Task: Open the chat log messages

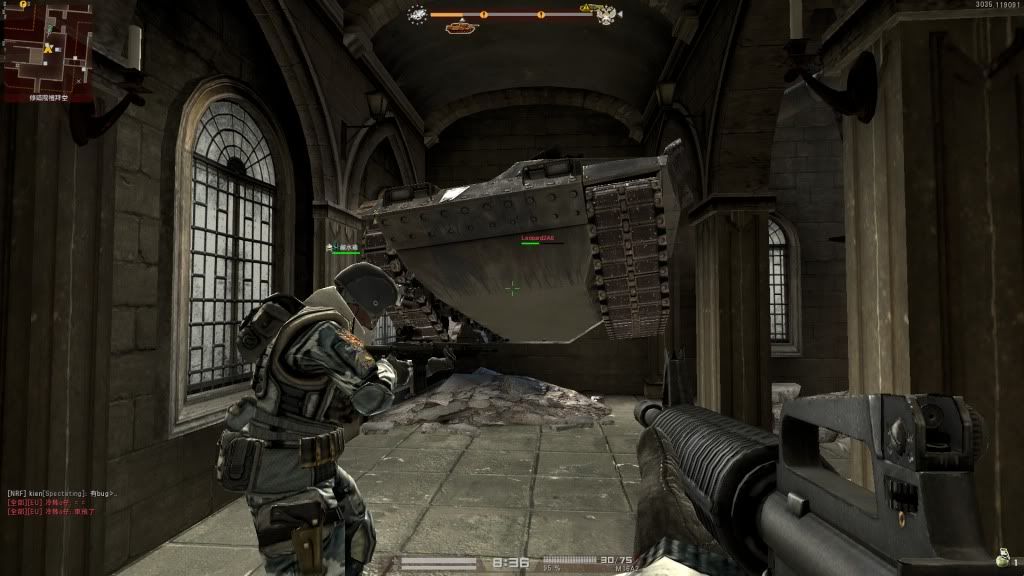Action: [62, 502]
